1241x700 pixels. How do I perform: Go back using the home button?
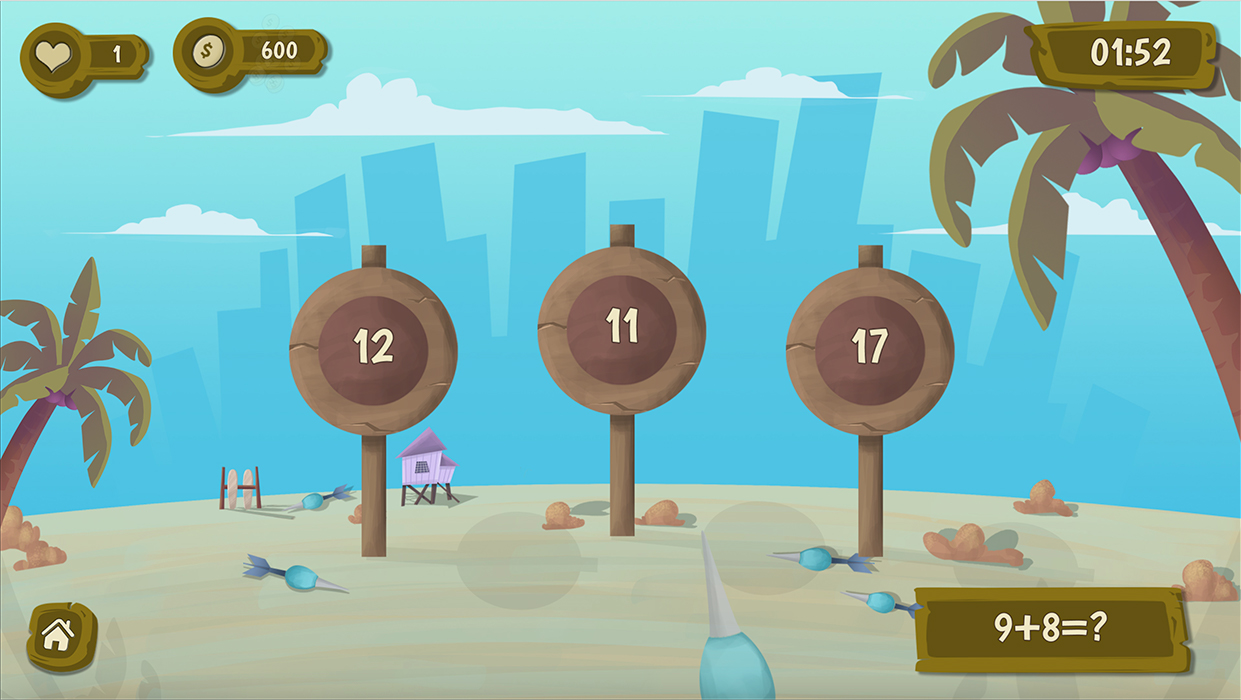pyautogui.click(x=59, y=636)
